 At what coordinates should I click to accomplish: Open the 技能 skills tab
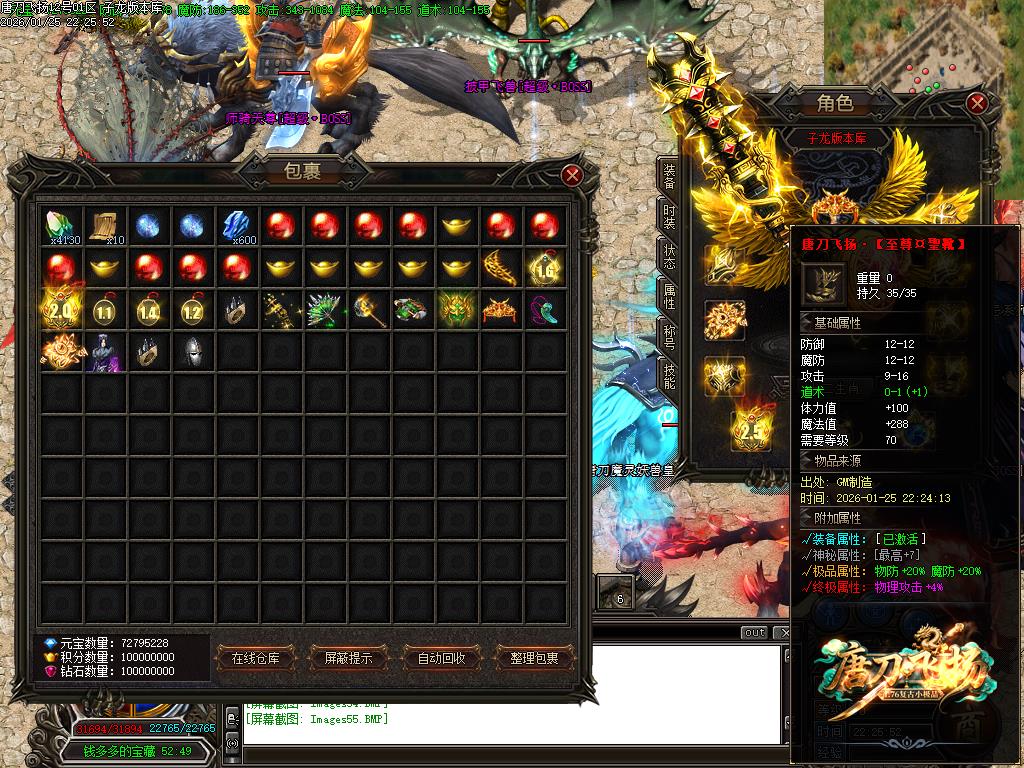click(x=669, y=376)
